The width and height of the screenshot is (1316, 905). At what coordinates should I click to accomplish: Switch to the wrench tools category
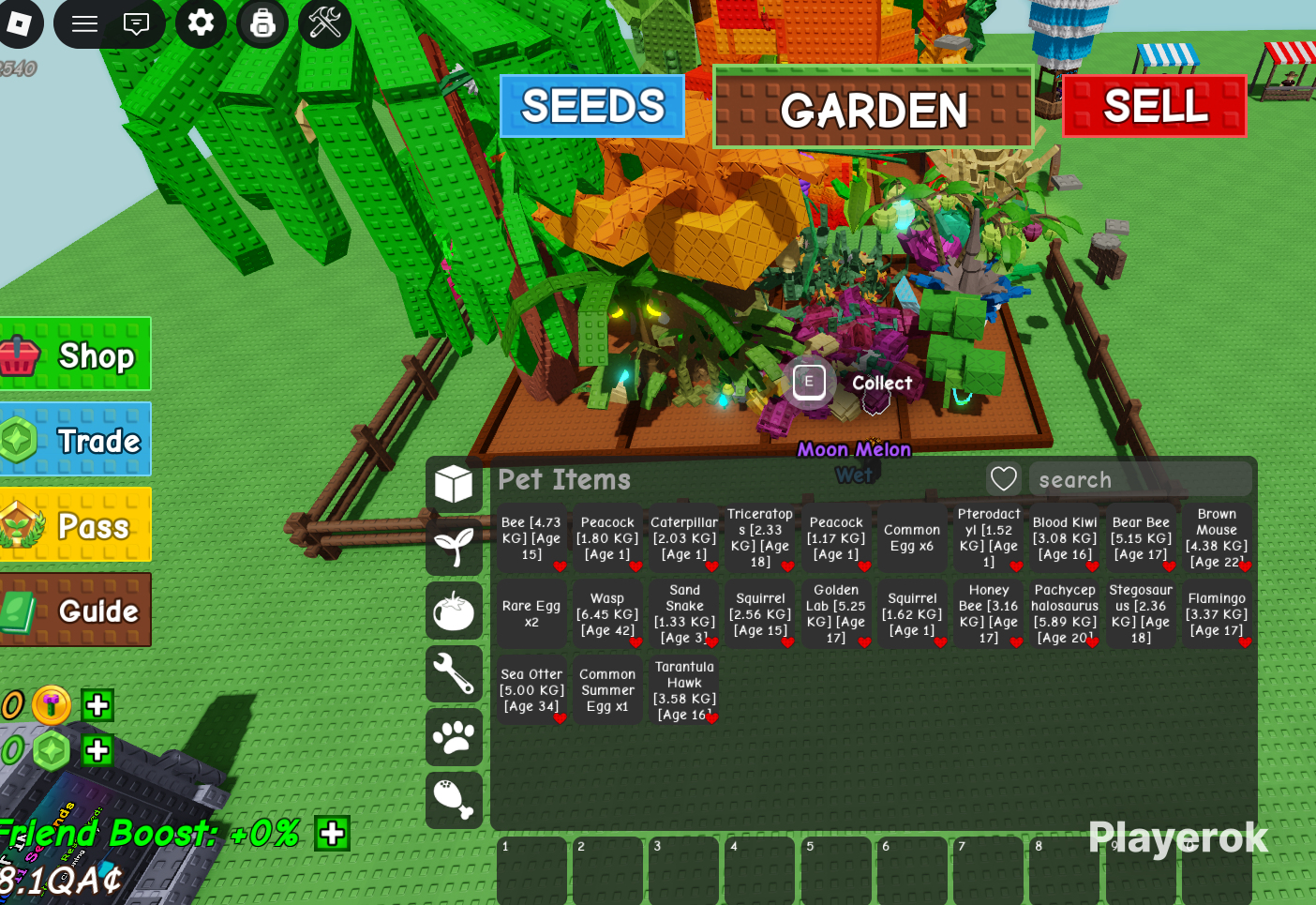[x=455, y=673]
